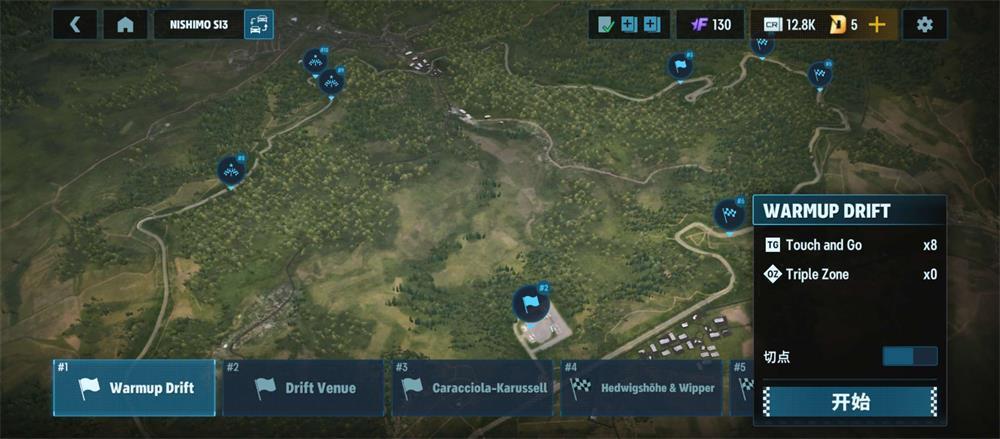
Task: Toggle the 切点 clipping point switch
Action: point(909,356)
